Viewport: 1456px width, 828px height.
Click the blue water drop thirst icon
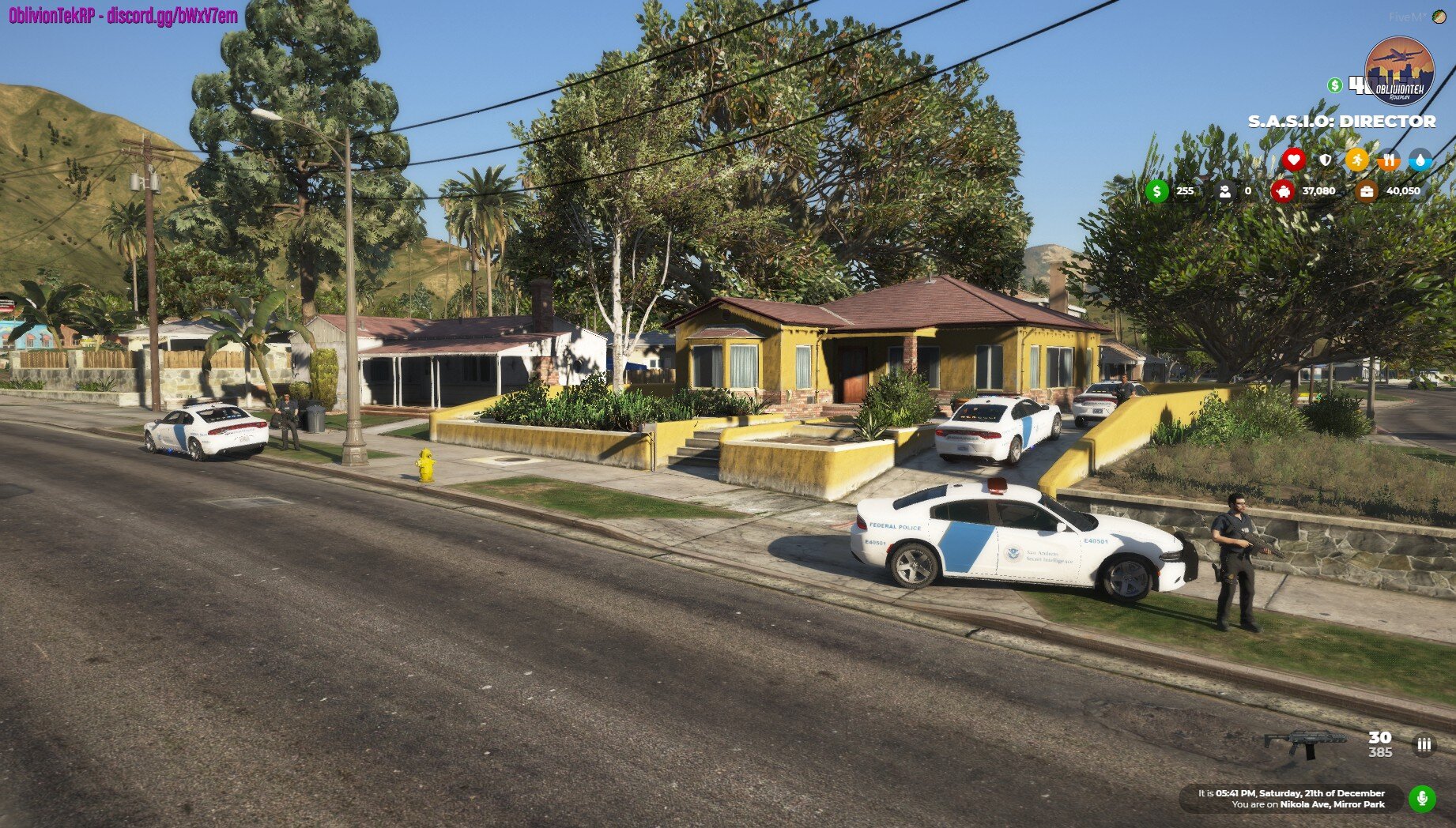pos(1420,160)
